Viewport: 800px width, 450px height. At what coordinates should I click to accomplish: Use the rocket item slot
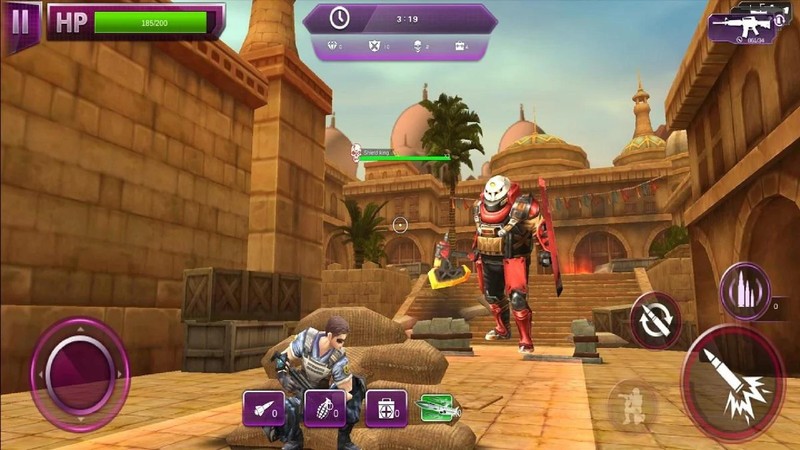(x=263, y=408)
